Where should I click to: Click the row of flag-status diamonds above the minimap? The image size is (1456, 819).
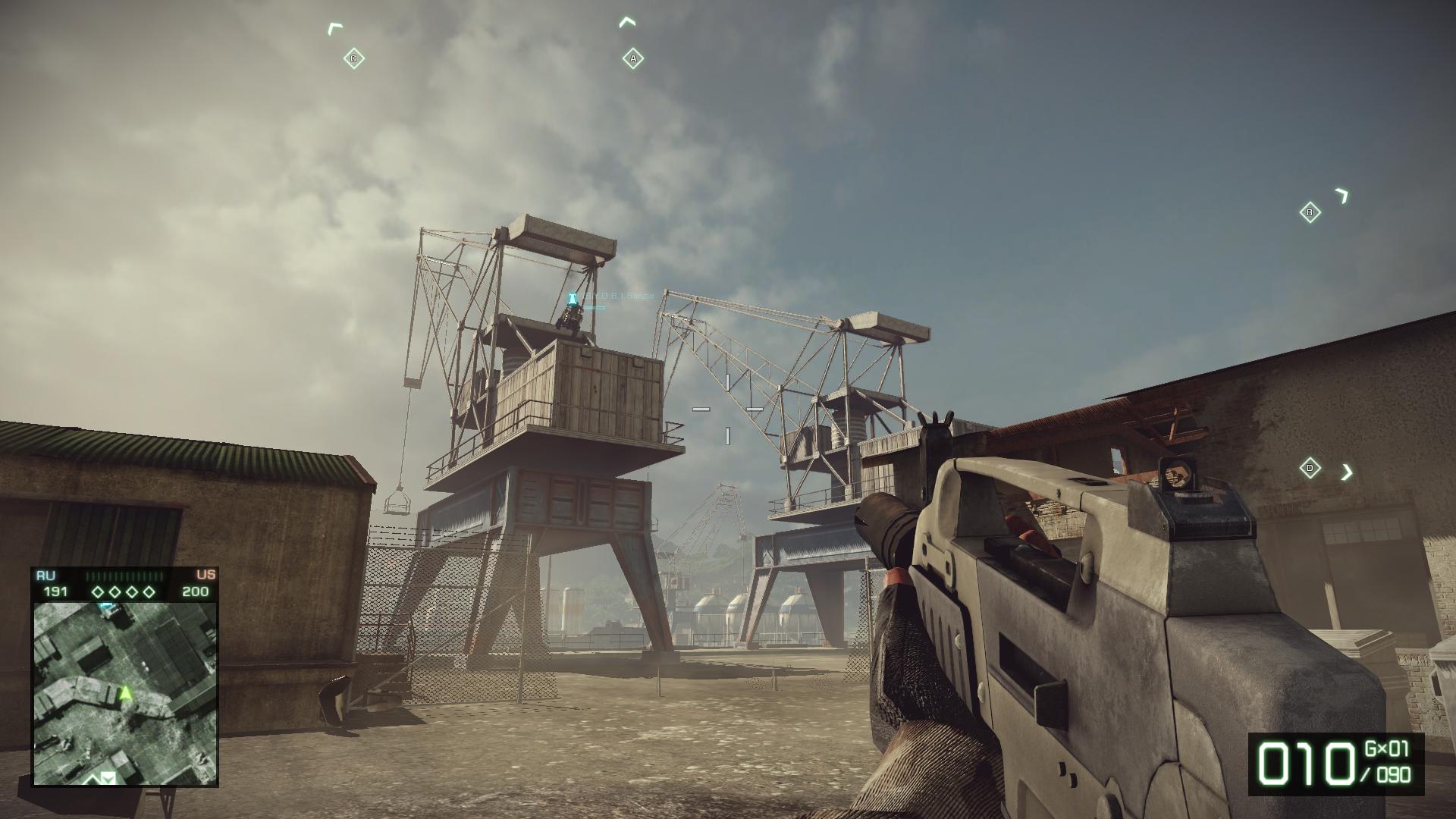pos(124,591)
